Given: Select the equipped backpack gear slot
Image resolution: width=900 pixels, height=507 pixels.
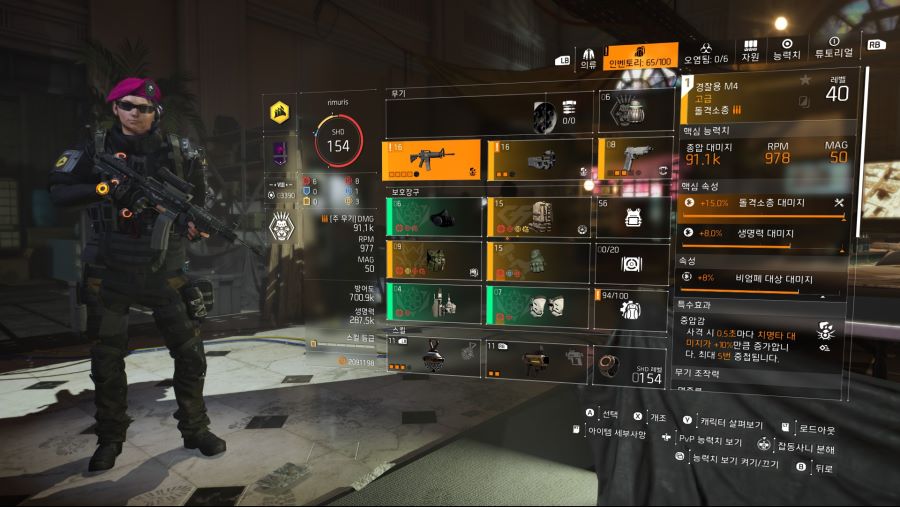Looking at the screenshot, I should pyautogui.click(x=538, y=217).
